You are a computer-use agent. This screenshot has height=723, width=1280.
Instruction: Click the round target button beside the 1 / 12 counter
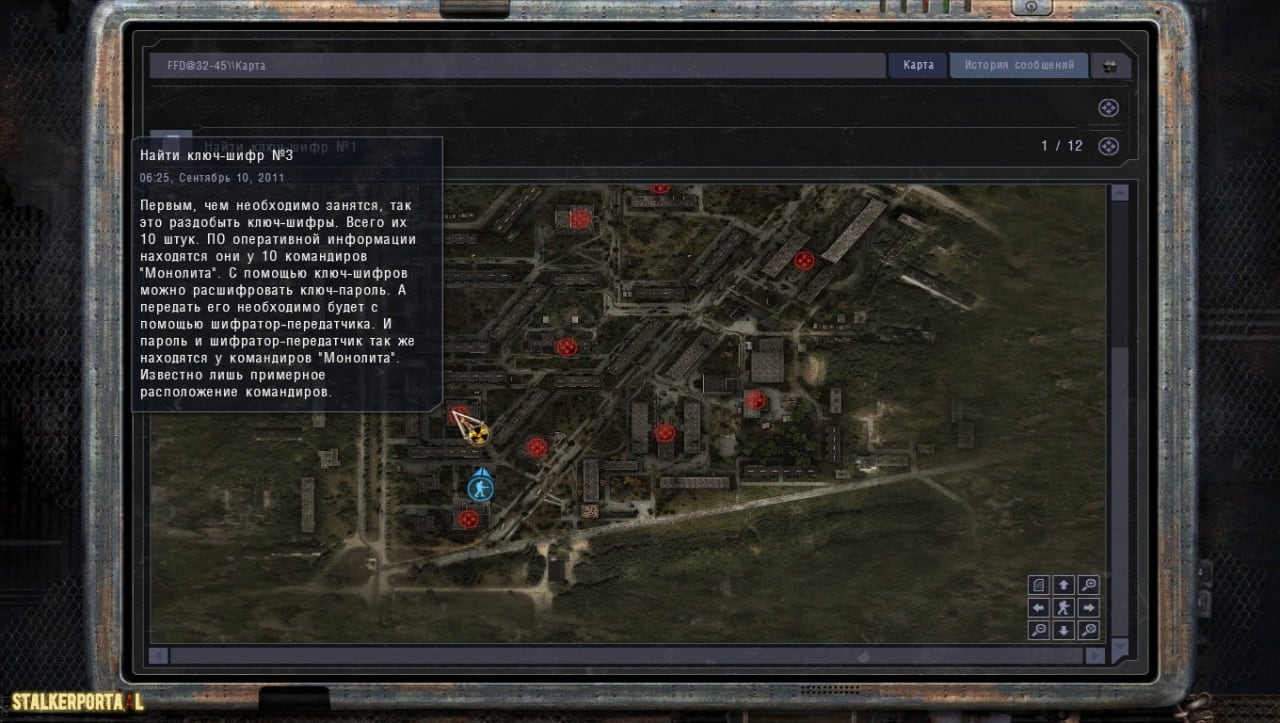[1108, 146]
